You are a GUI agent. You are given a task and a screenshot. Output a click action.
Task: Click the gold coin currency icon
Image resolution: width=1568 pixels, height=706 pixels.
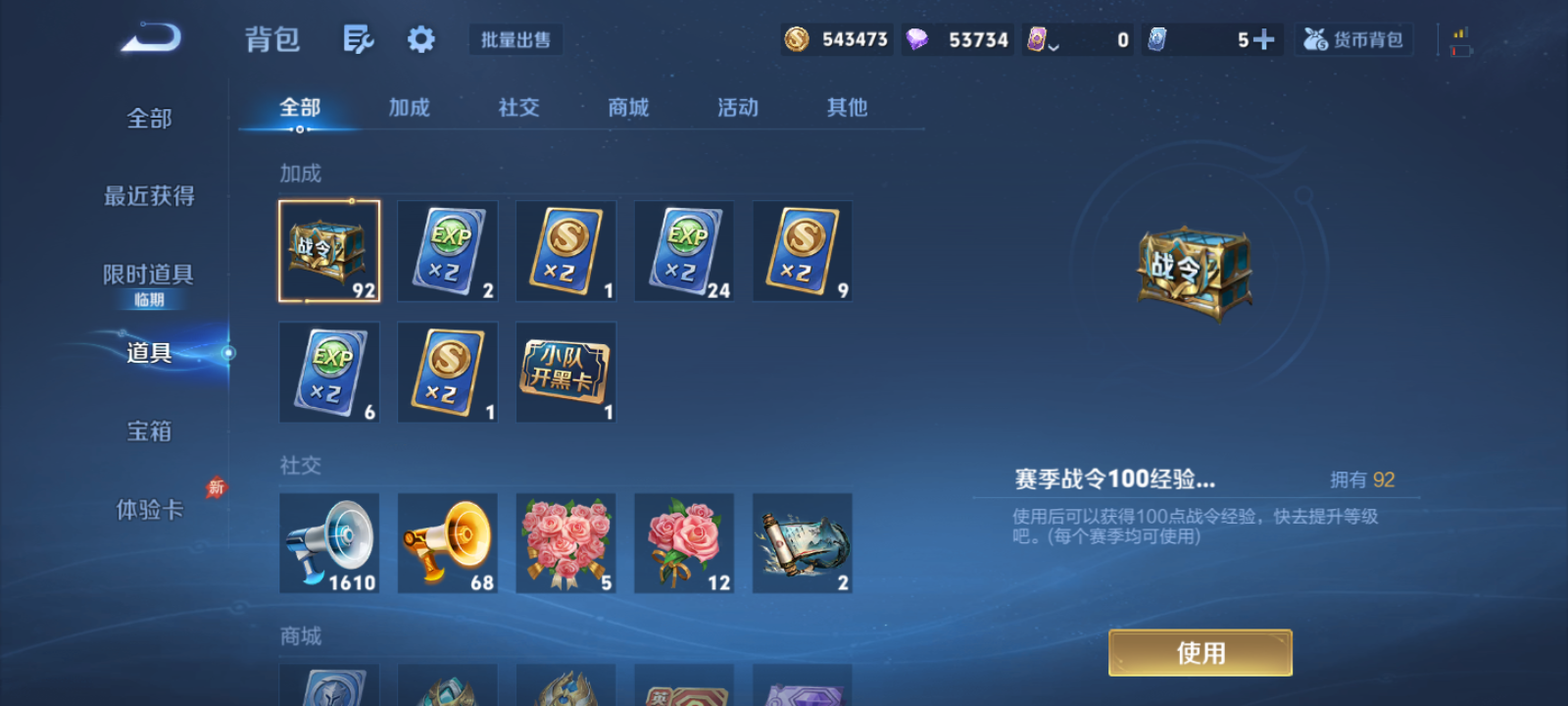pyautogui.click(x=796, y=39)
